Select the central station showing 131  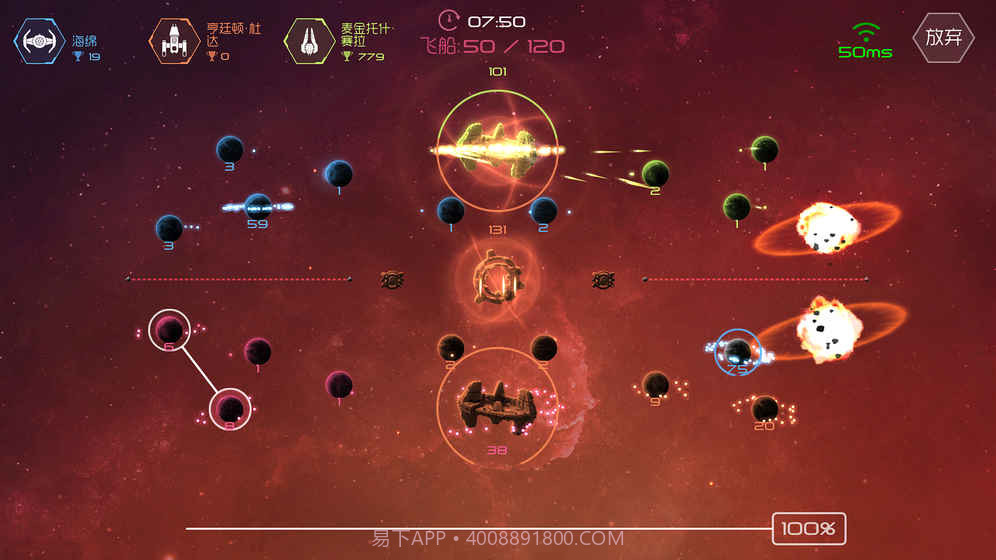point(497,279)
